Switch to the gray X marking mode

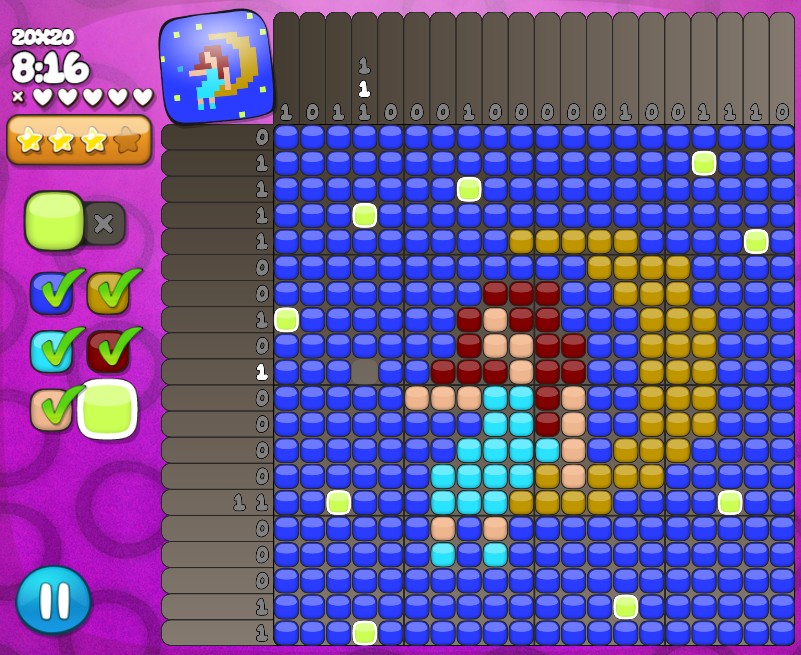click(x=103, y=223)
